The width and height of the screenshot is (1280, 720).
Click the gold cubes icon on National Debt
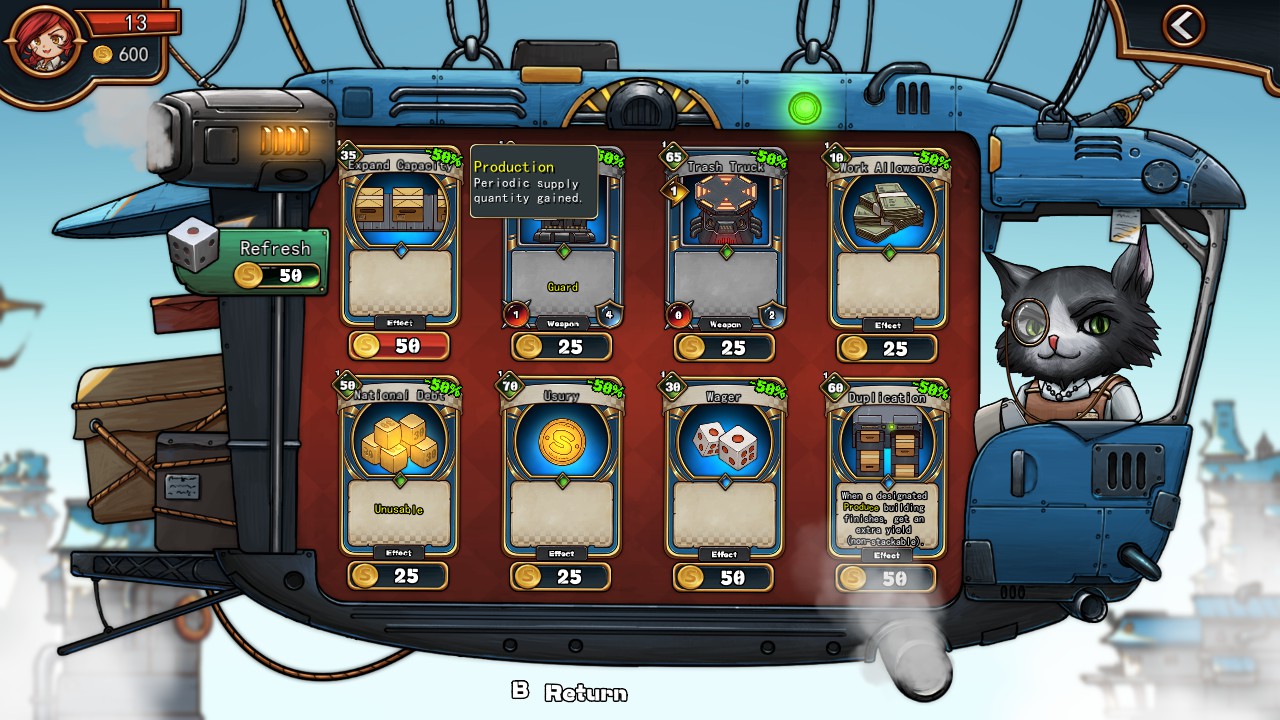[400, 442]
